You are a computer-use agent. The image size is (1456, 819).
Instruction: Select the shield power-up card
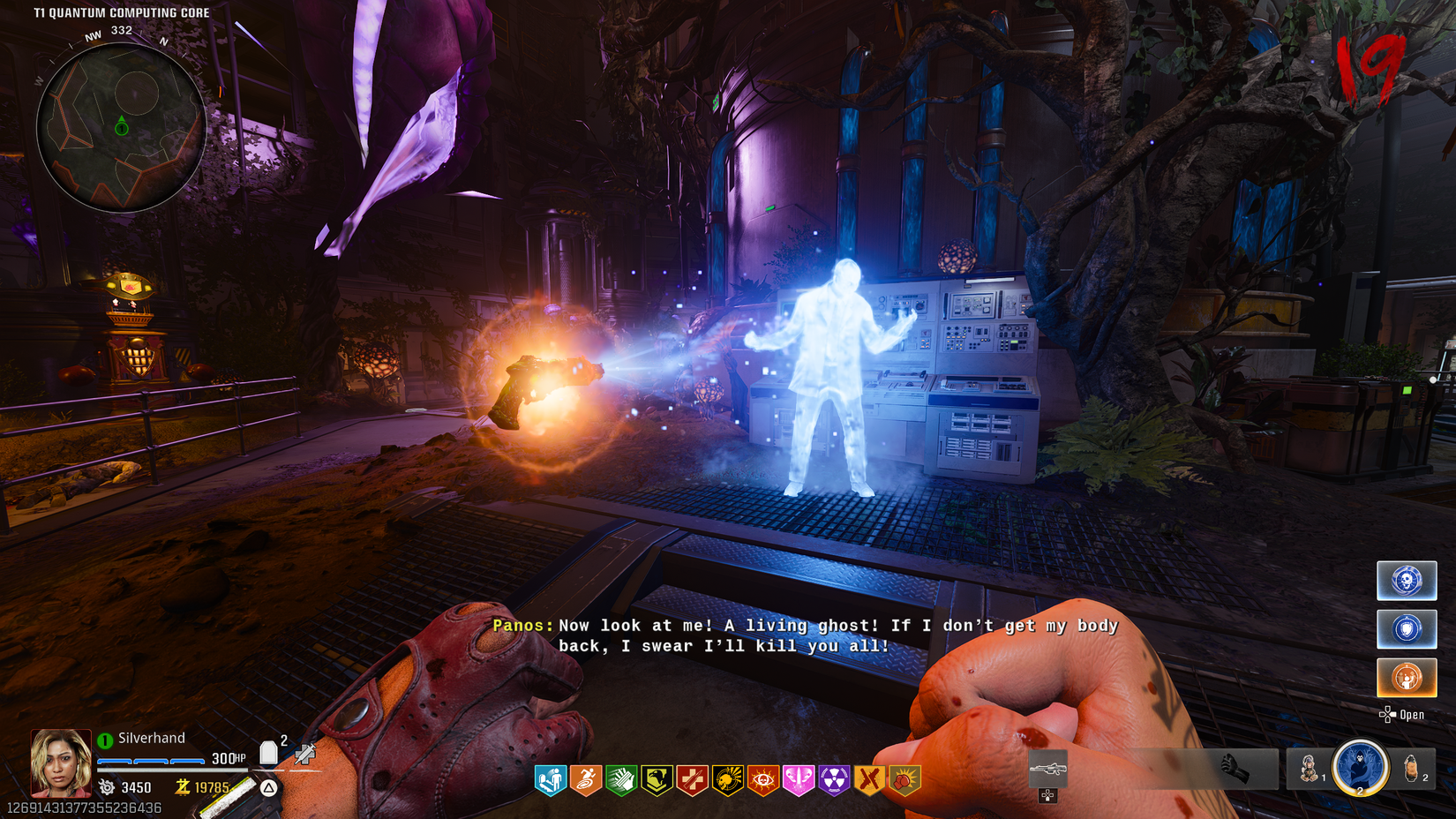click(x=1407, y=628)
